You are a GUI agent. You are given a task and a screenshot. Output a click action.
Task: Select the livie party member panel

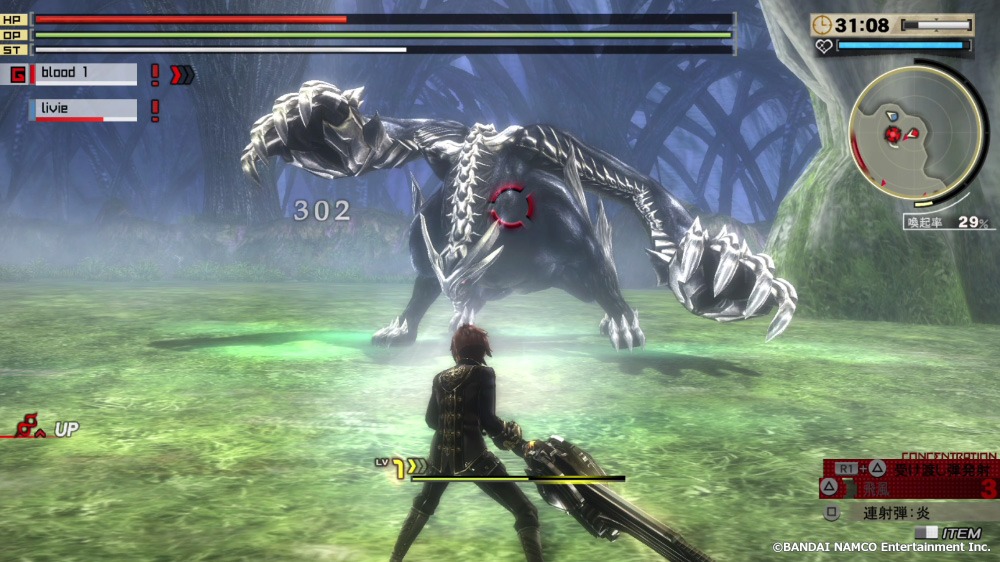[x=85, y=109]
